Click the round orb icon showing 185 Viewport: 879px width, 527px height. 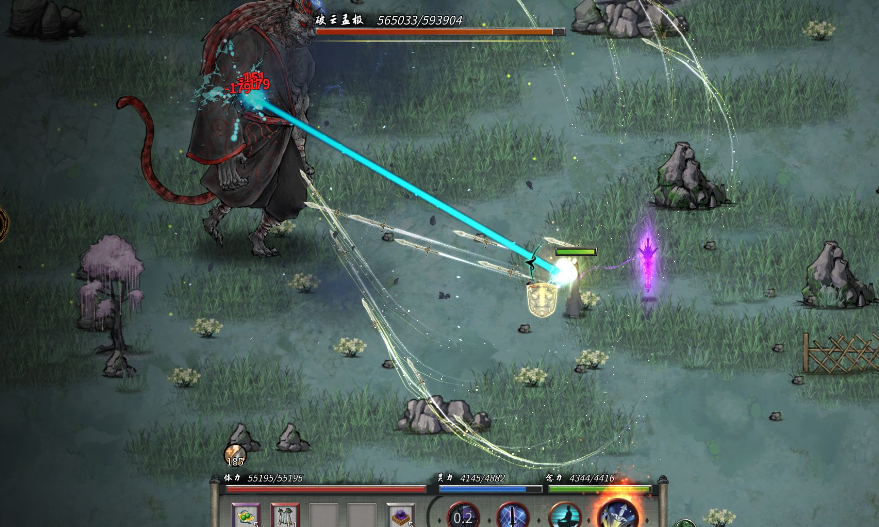[x=235, y=455]
